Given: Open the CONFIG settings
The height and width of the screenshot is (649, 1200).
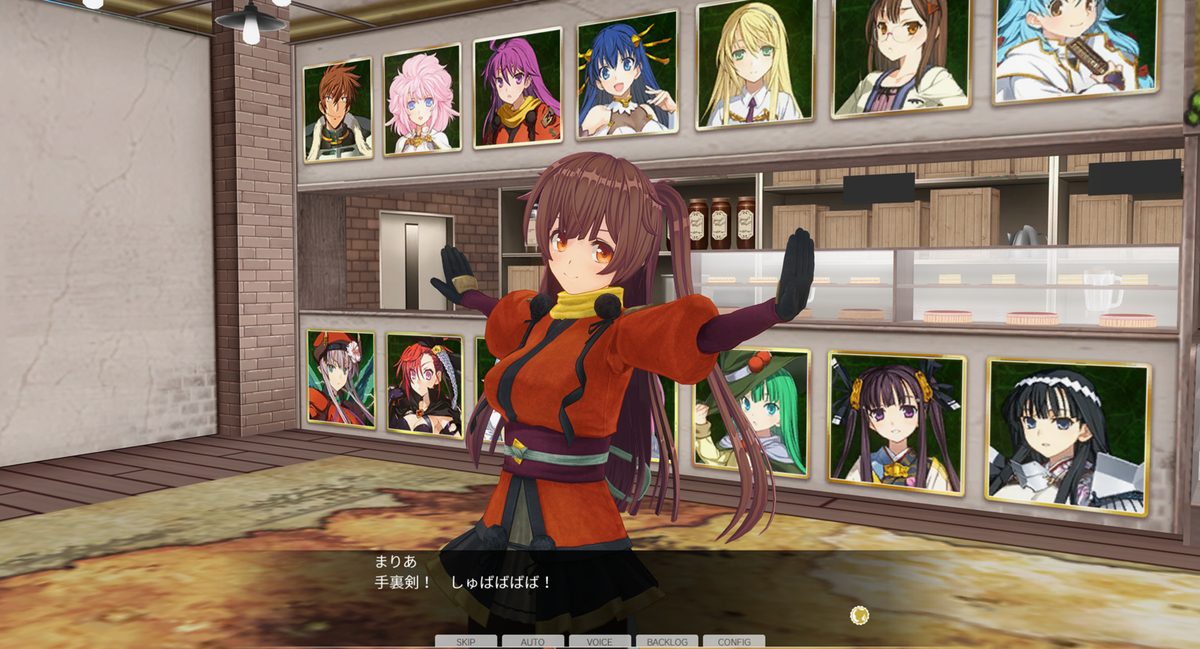Looking at the screenshot, I should [734, 641].
